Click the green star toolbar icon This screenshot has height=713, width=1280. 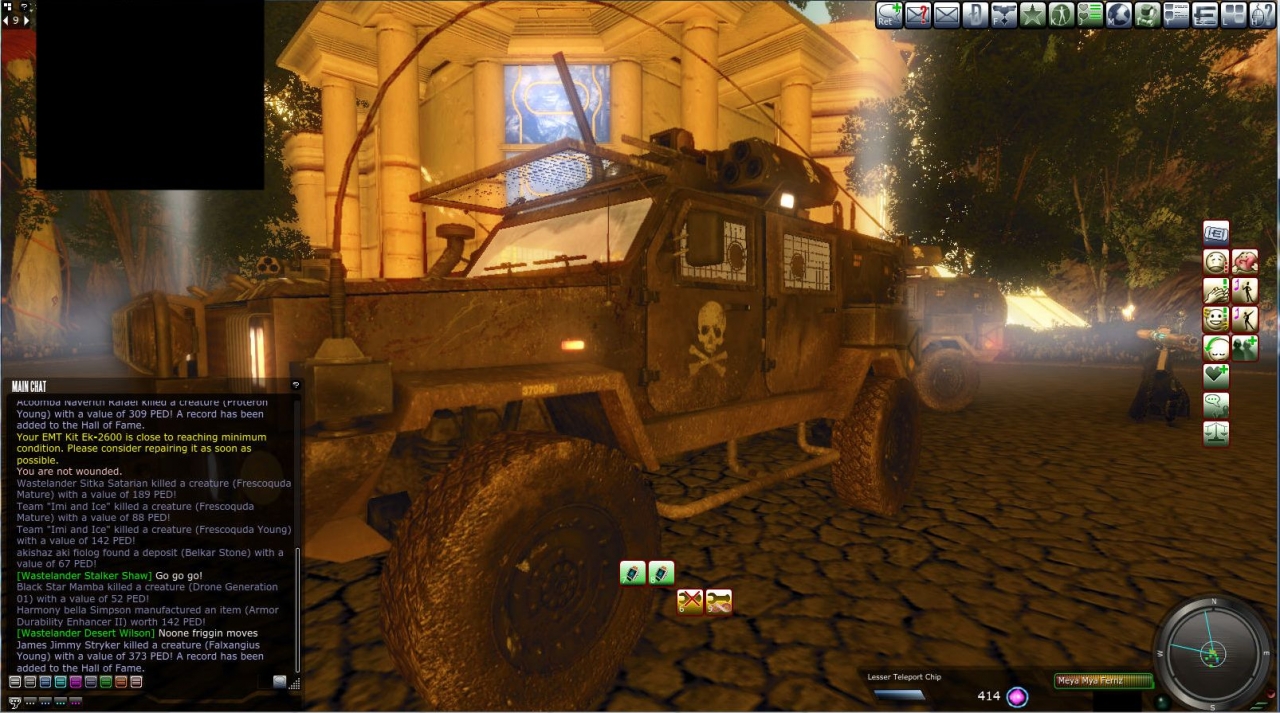pos(1033,14)
